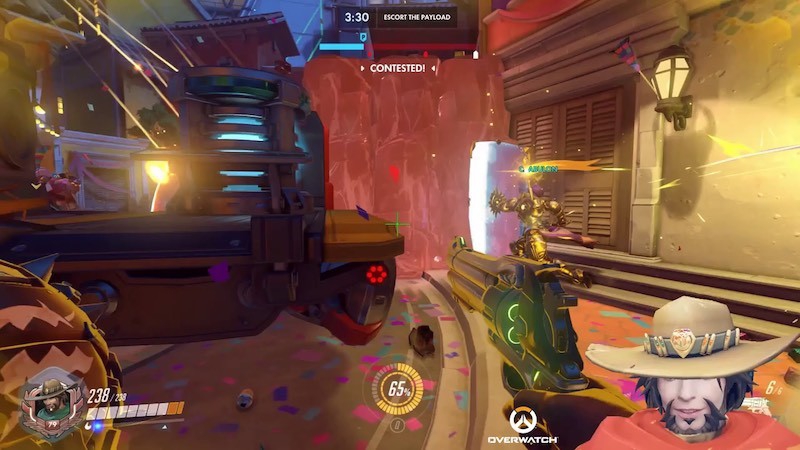Screen dimensions: 800x450
Task: Click the Overwatch logo watermark
Action: (x=522, y=426)
